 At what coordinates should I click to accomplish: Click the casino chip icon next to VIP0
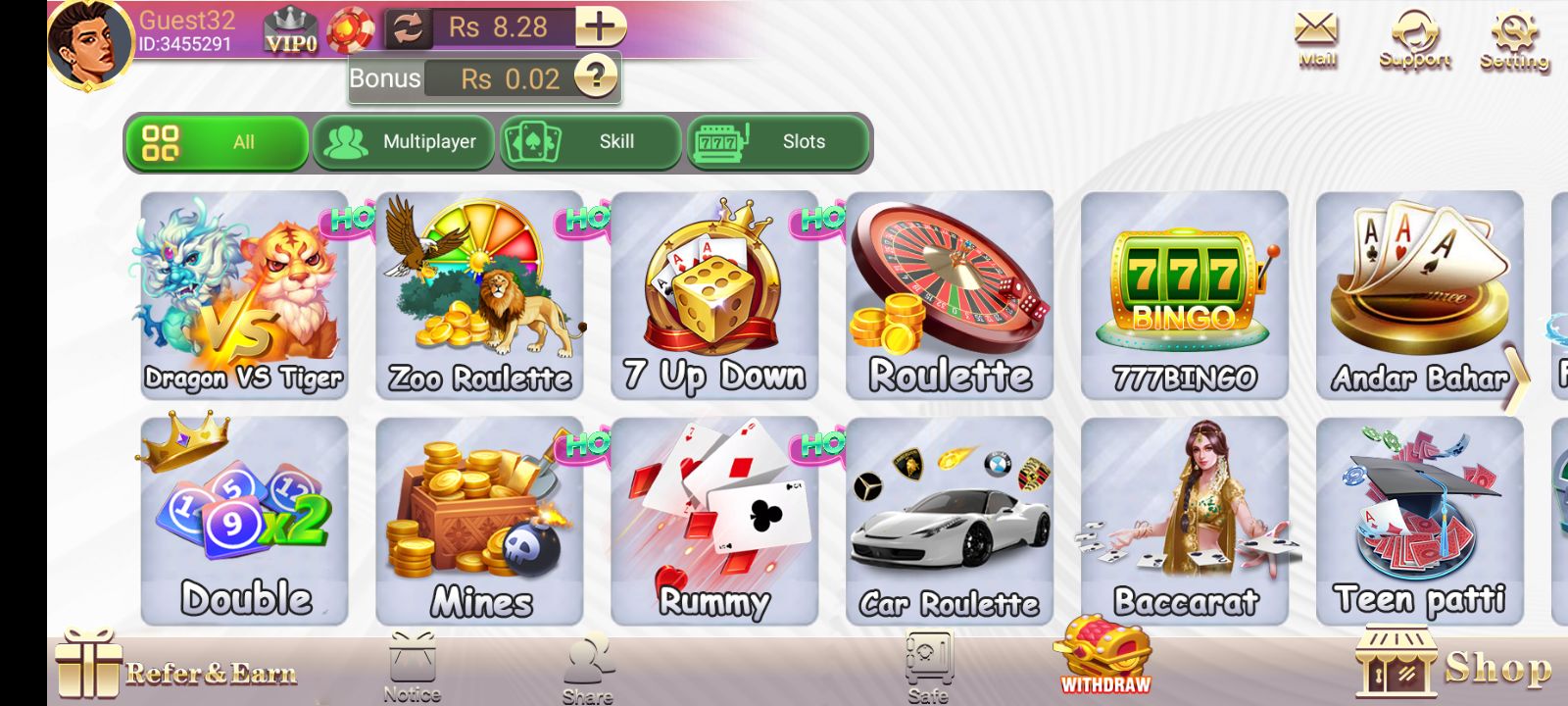coord(349,27)
